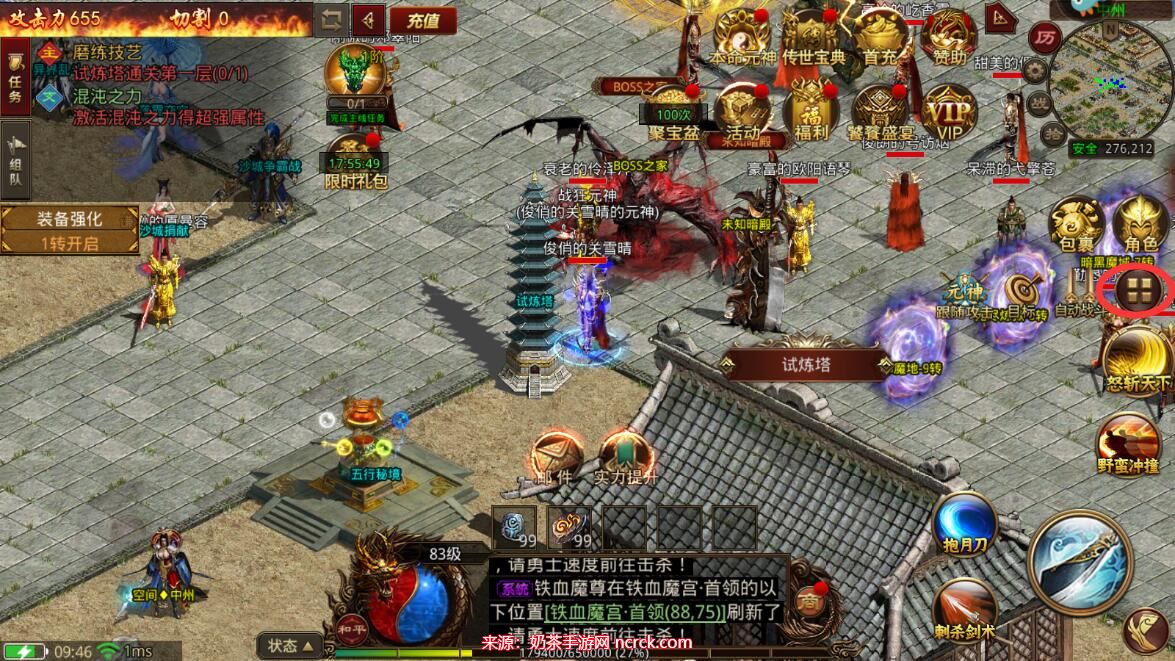Image resolution: width=1175 pixels, height=661 pixels.
Task: Open the 首充 first-recharge icon
Action: (x=880, y=37)
